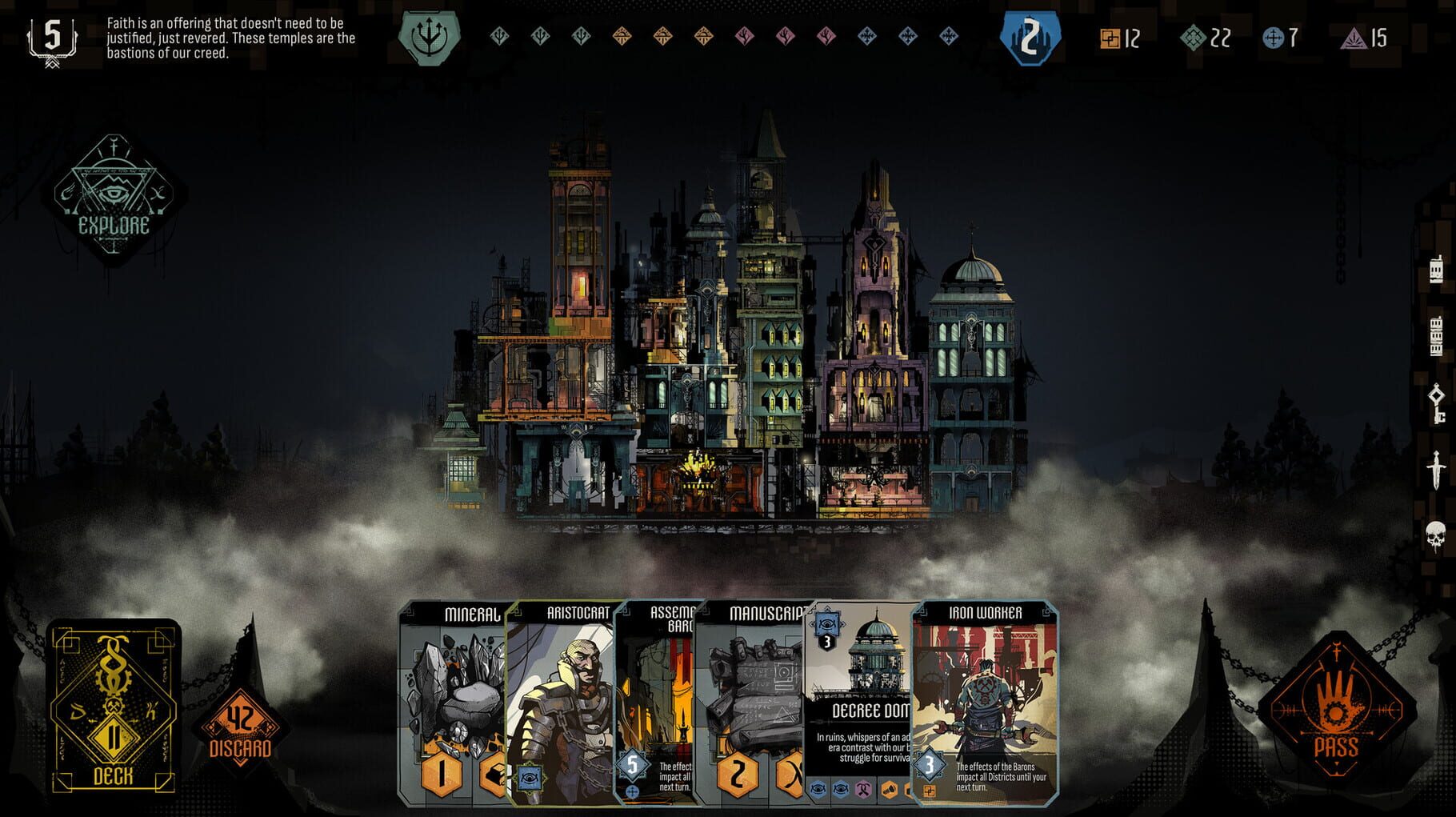Image resolution: width=1456 pixels, height=817 pixels.
Task: Click the single building icon on the right sidebar
Action: 1436,270
